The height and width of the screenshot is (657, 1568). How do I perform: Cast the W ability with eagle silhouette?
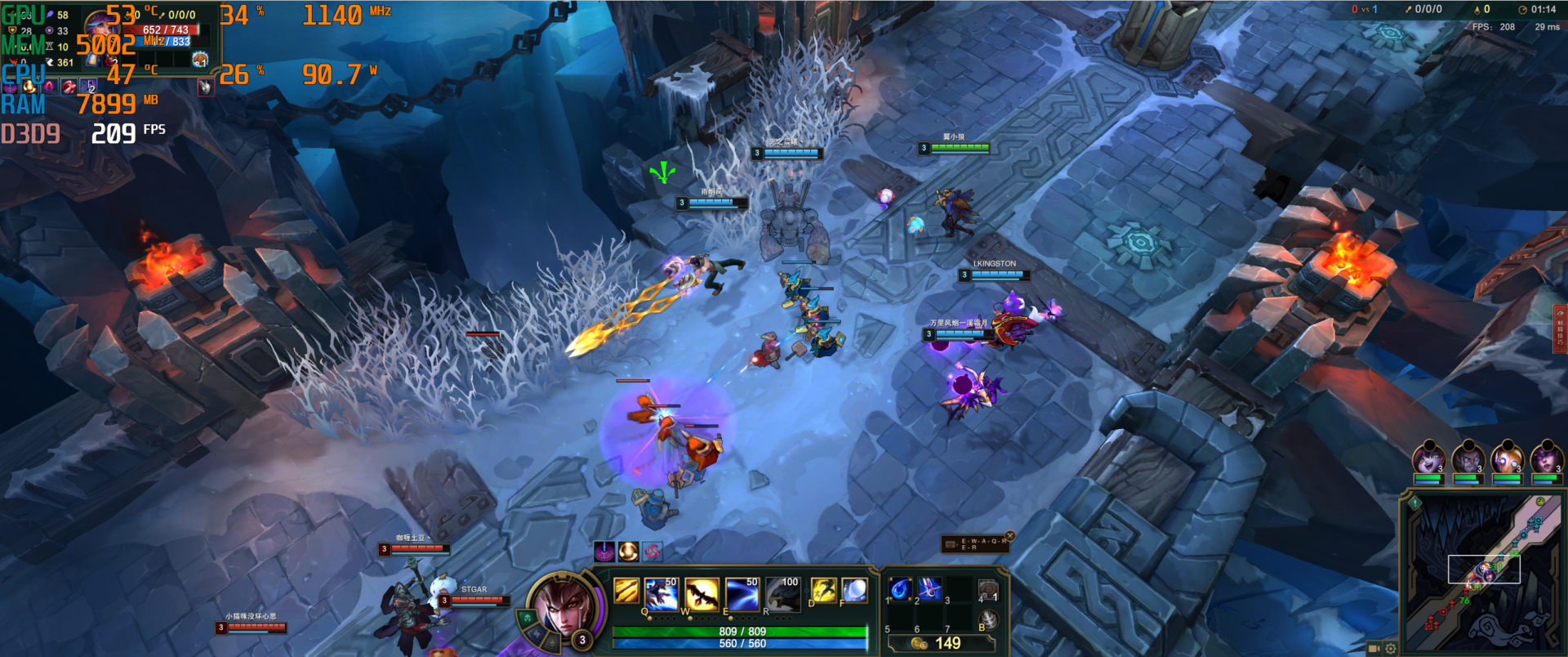[702, 594]
